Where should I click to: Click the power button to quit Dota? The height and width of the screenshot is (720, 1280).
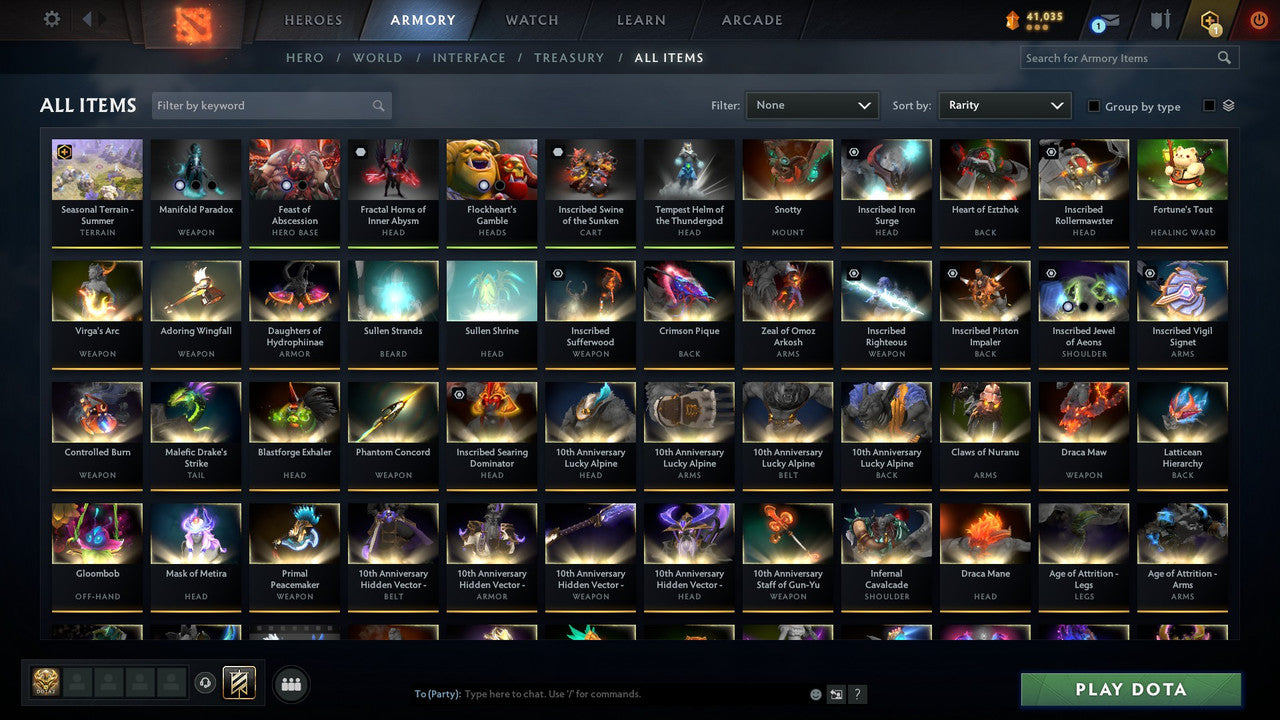(1258, 18)
